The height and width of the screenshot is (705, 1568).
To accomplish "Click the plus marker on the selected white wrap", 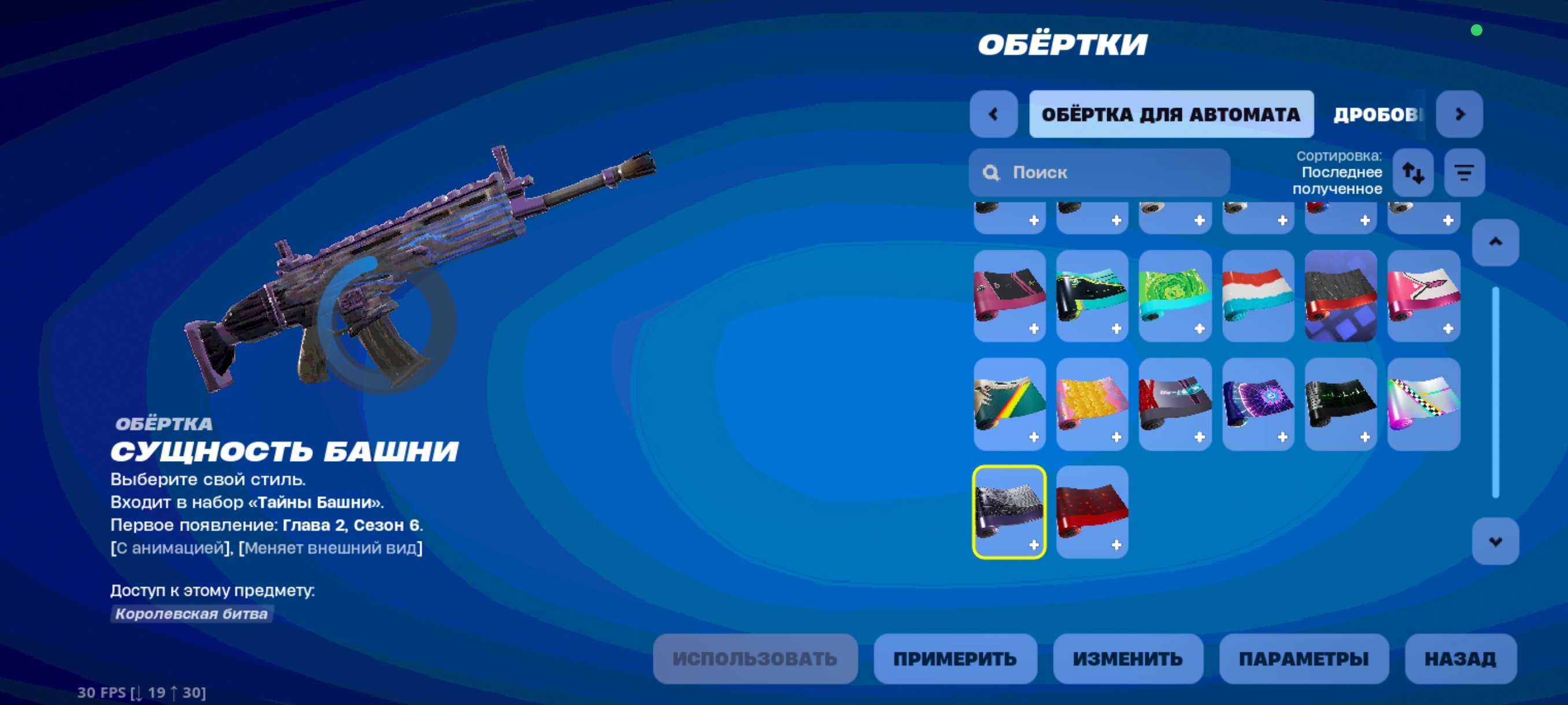I will tap(1035, 545).
